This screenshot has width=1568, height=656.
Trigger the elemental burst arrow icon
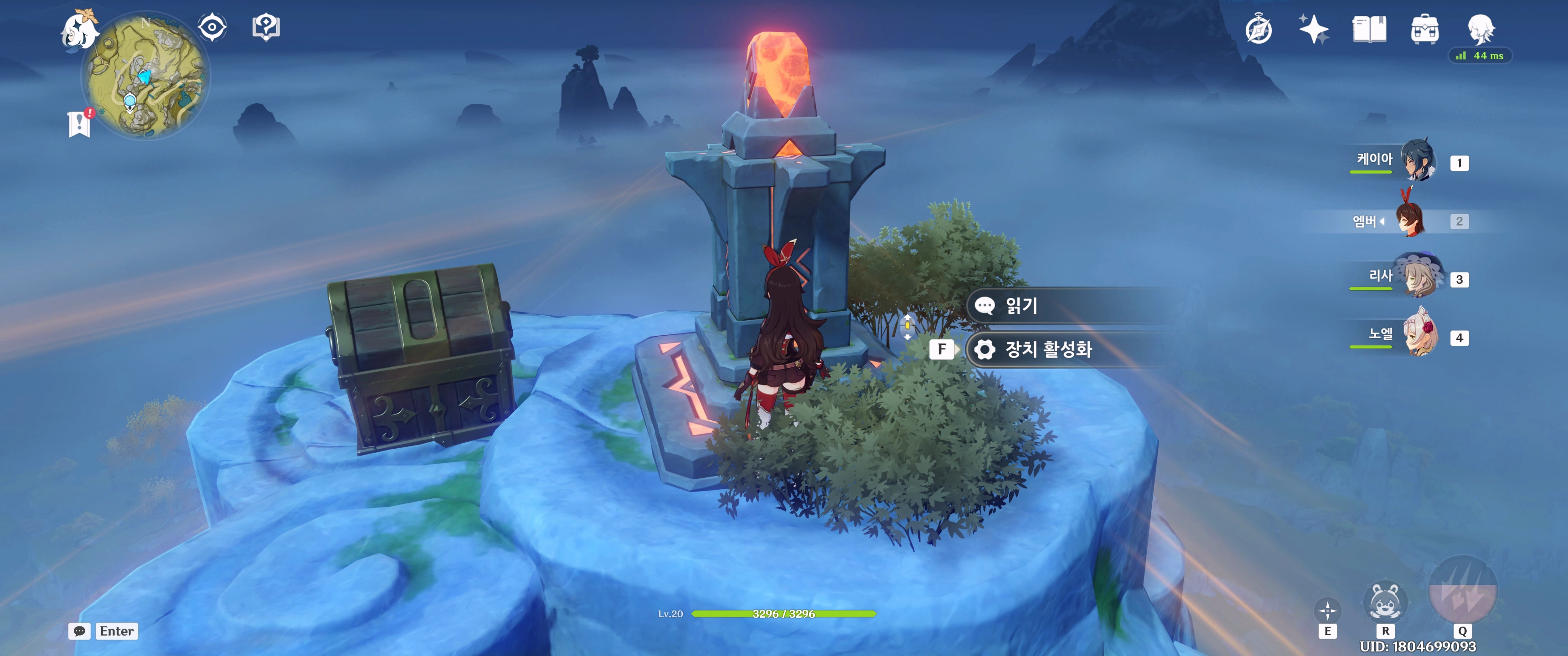[1462, 591]
